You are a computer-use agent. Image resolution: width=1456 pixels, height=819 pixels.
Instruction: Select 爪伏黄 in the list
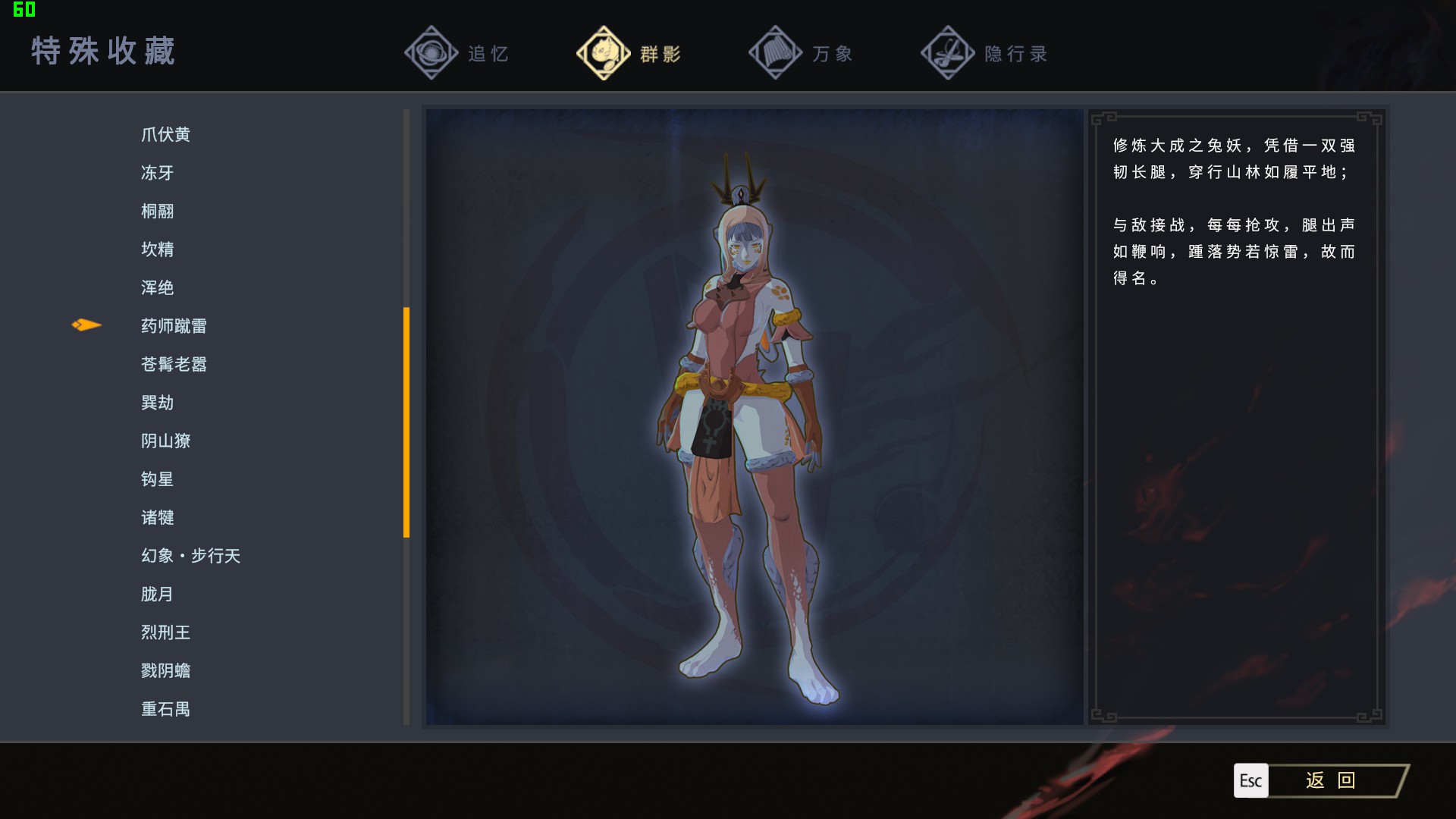point(165,134)
